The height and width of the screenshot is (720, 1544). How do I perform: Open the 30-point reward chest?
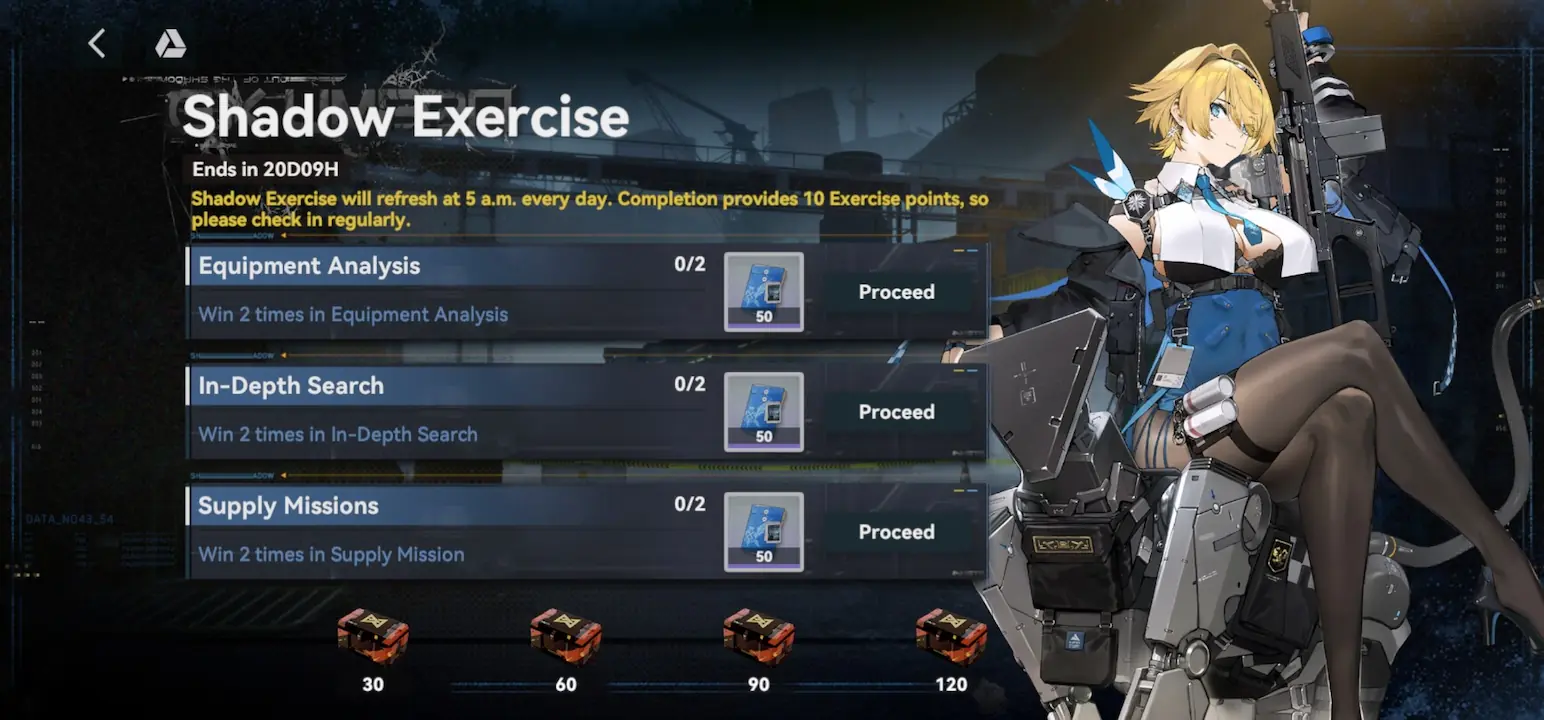coord(373,636)
